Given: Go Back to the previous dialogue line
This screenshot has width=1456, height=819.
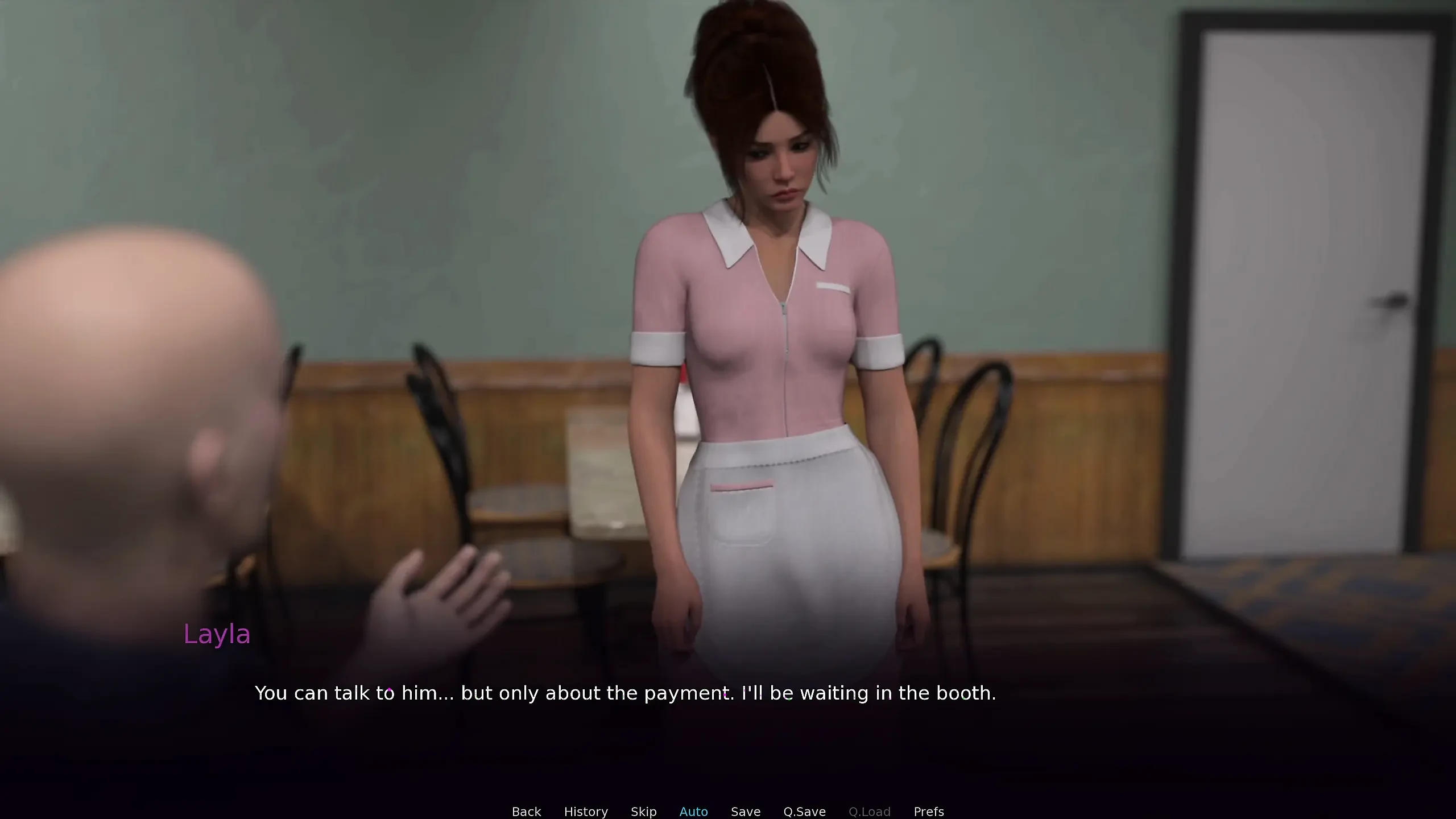Looking at the screenshot, I should (526, 811).
